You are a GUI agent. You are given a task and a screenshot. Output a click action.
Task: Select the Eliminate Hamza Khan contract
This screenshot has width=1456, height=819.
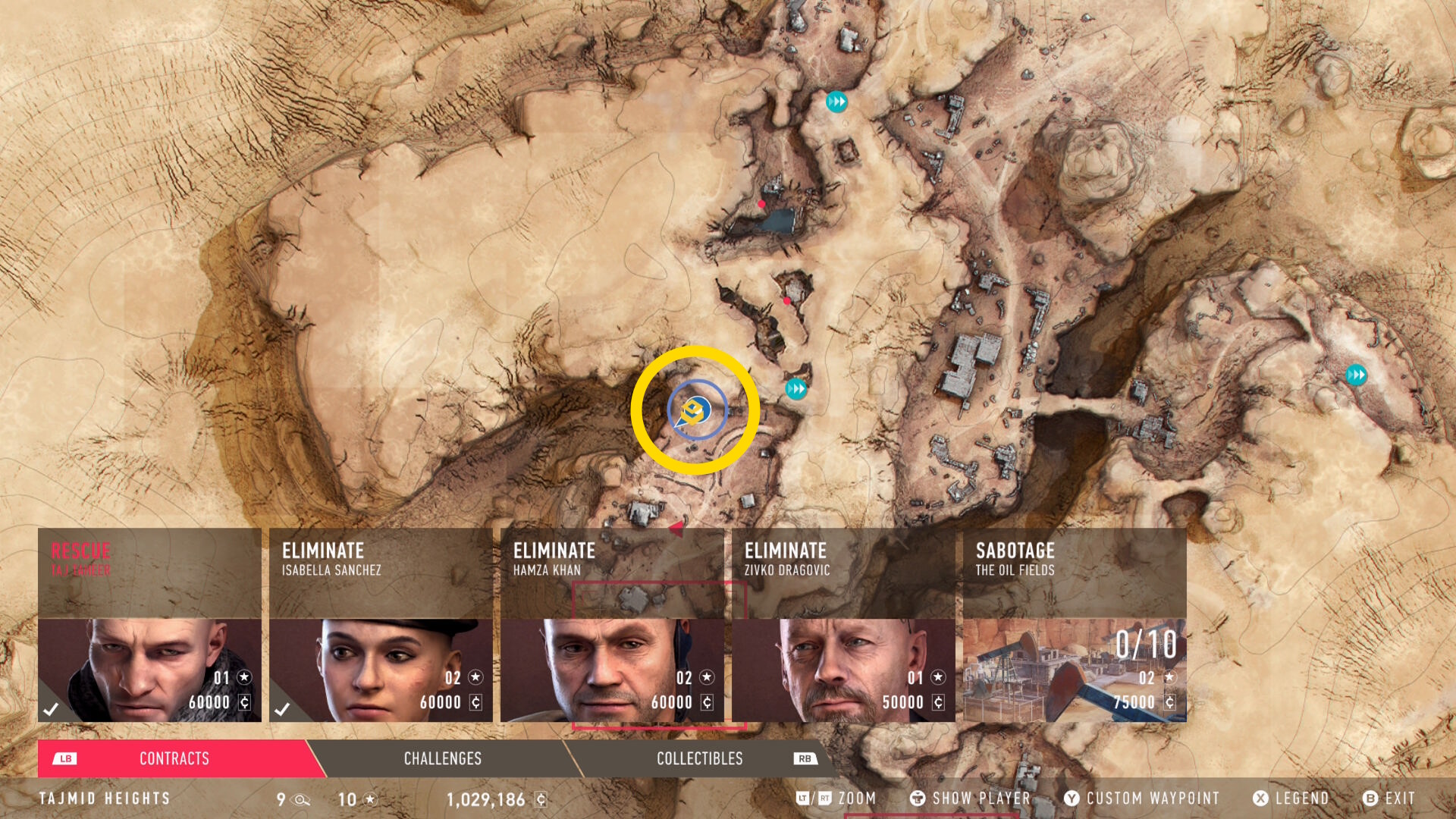612,625
